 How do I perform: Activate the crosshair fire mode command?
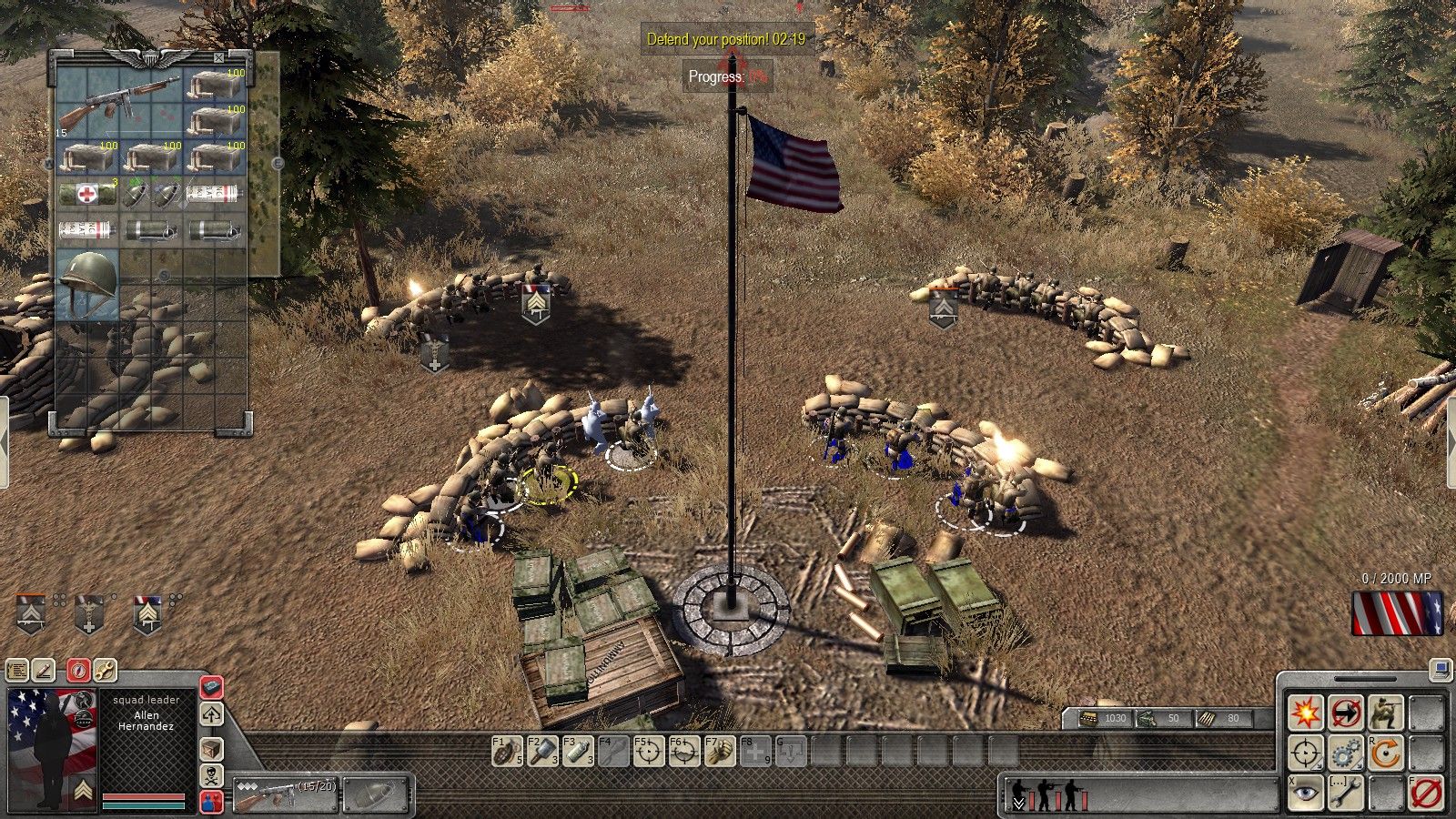[x=1305, y=753]
